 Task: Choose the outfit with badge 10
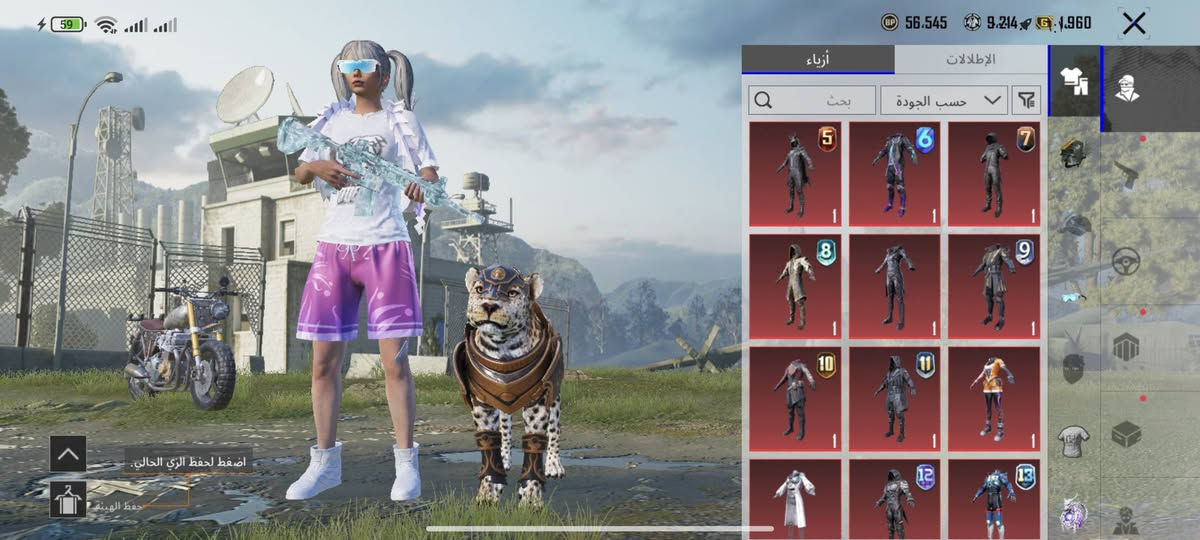795,398
